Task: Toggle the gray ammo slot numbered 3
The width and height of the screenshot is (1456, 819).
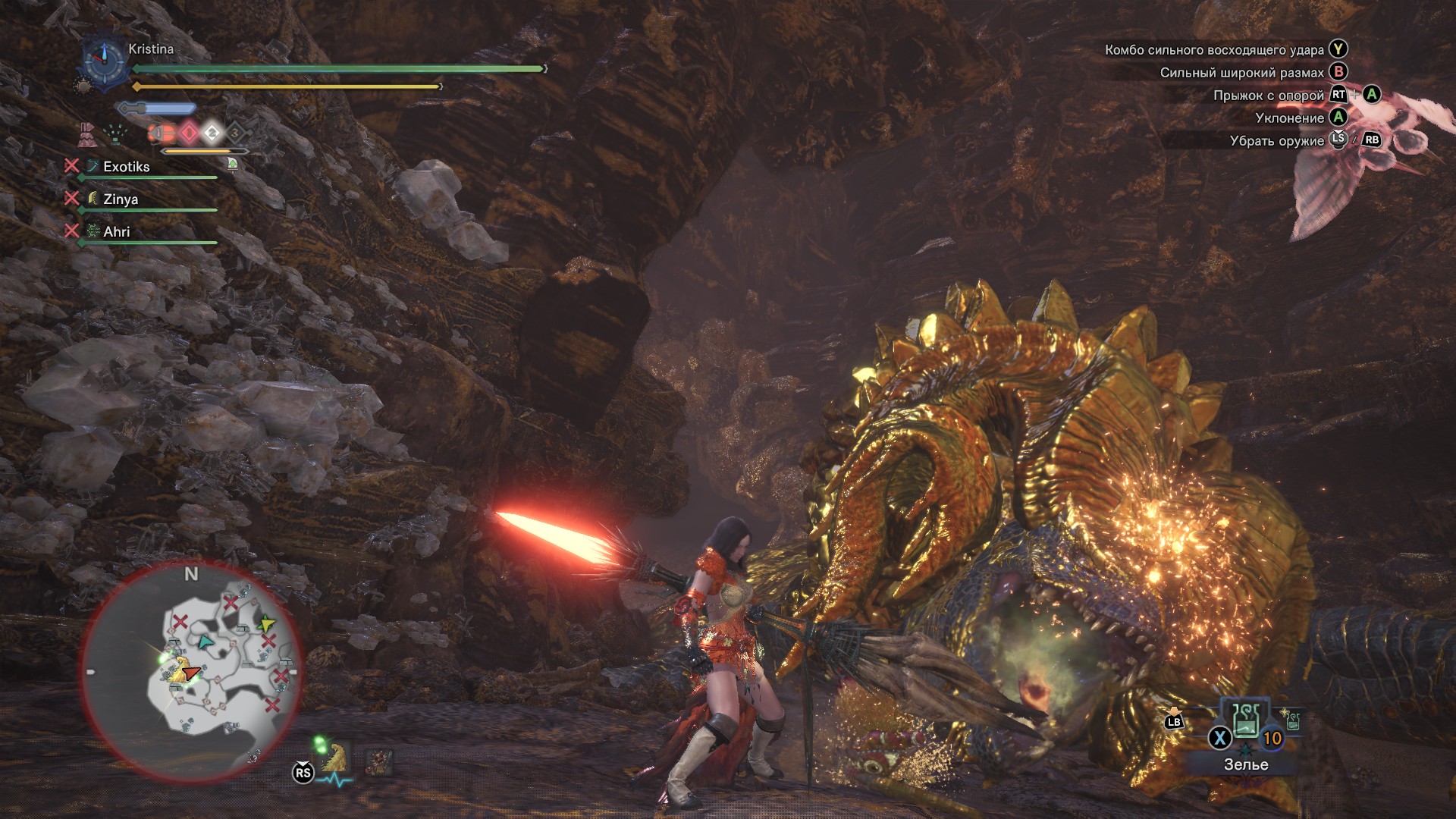Action: pyautogui.click(x=236, y=134)
